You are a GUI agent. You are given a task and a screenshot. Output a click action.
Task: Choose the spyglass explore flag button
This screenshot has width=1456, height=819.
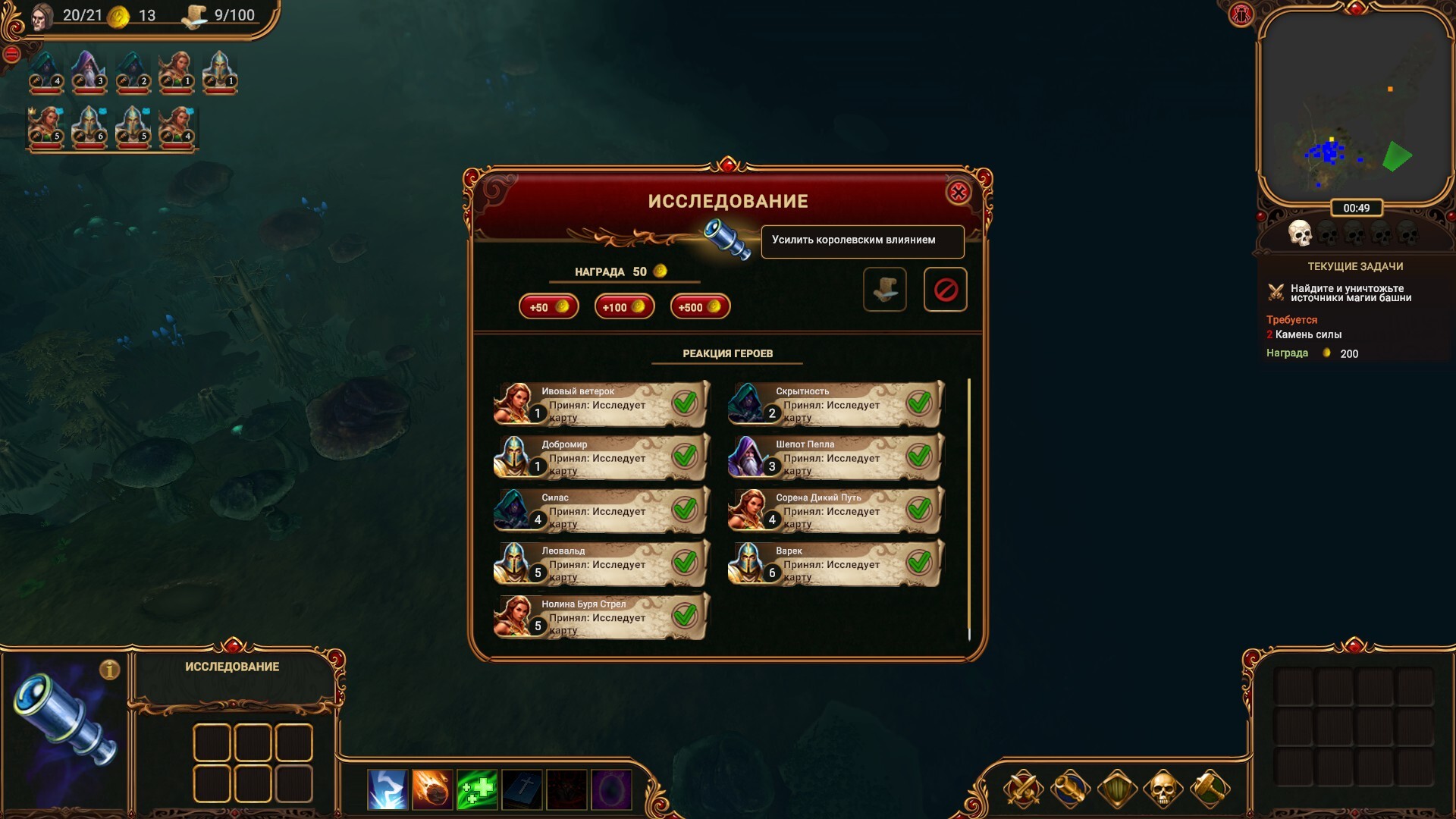click(x=1069, y=789)
